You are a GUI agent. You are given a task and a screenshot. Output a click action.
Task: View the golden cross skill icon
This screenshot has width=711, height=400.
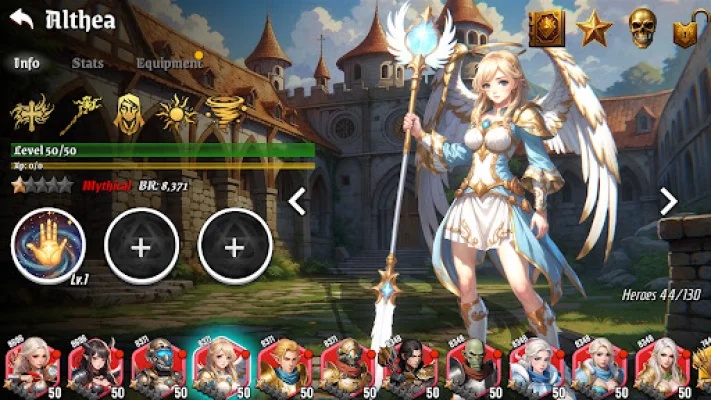click(30, 114)
